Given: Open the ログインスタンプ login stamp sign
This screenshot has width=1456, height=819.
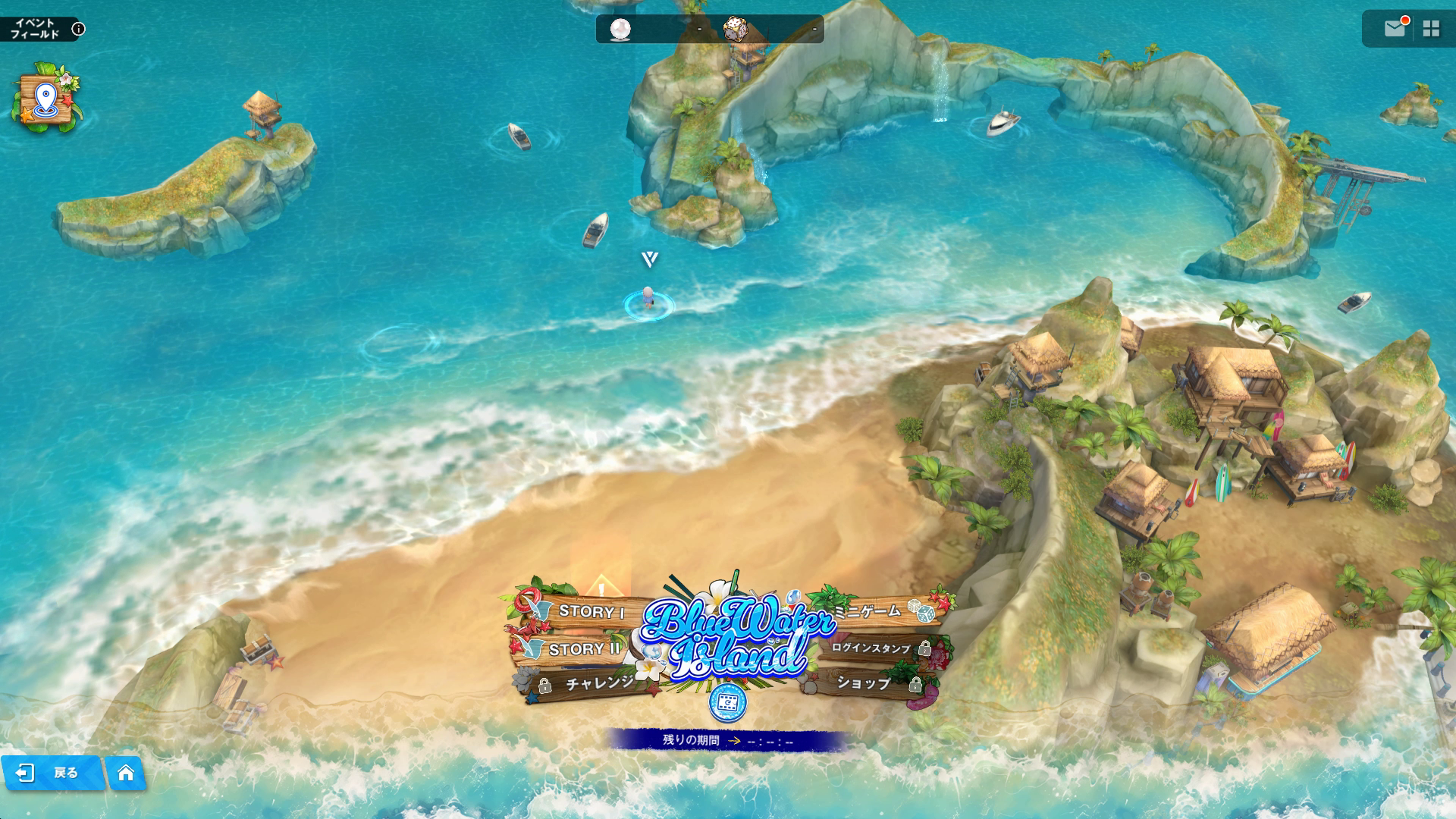Looking at the screenshot, I should (x=872, y=648).
